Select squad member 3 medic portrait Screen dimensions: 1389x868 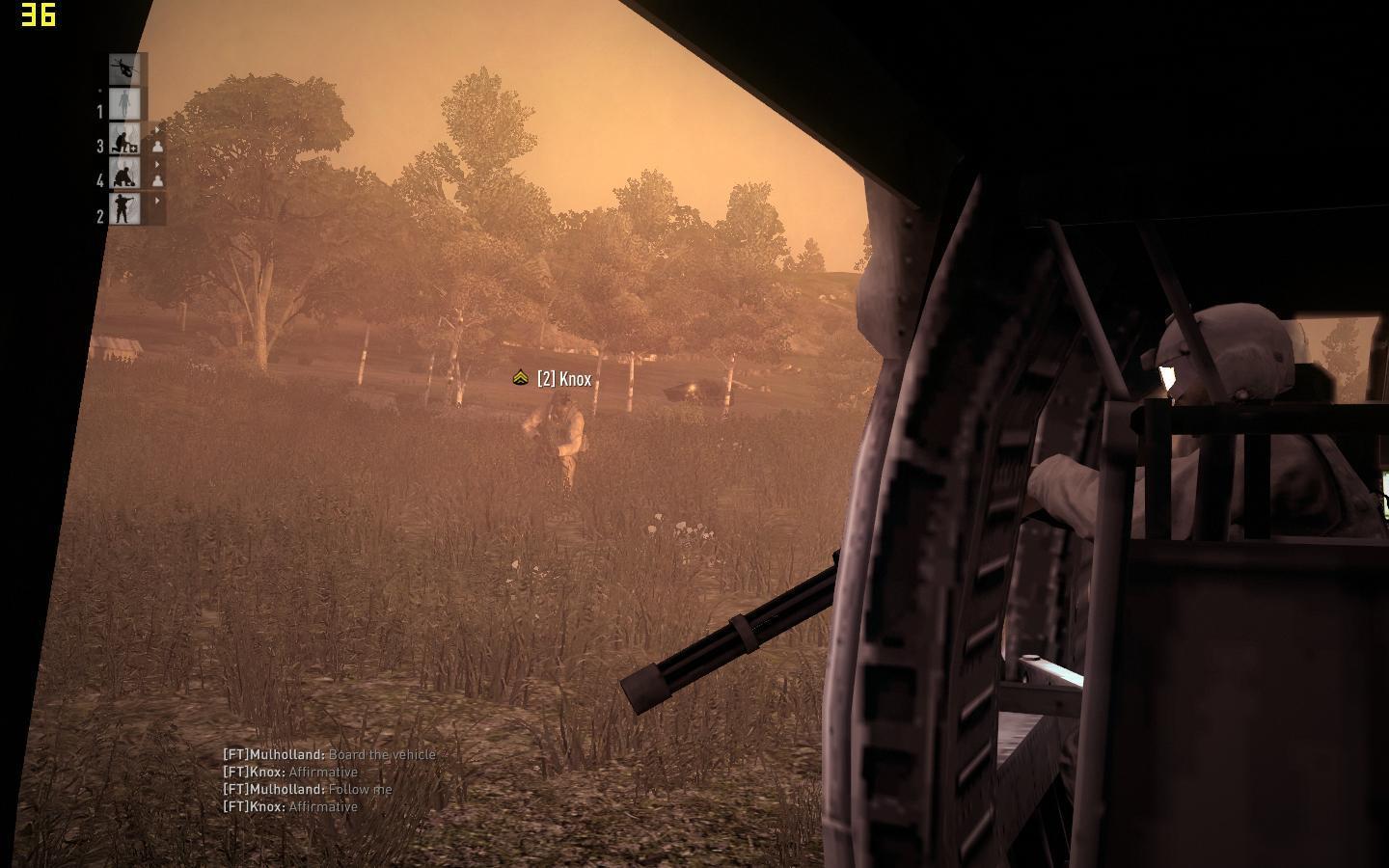point(124,141)
